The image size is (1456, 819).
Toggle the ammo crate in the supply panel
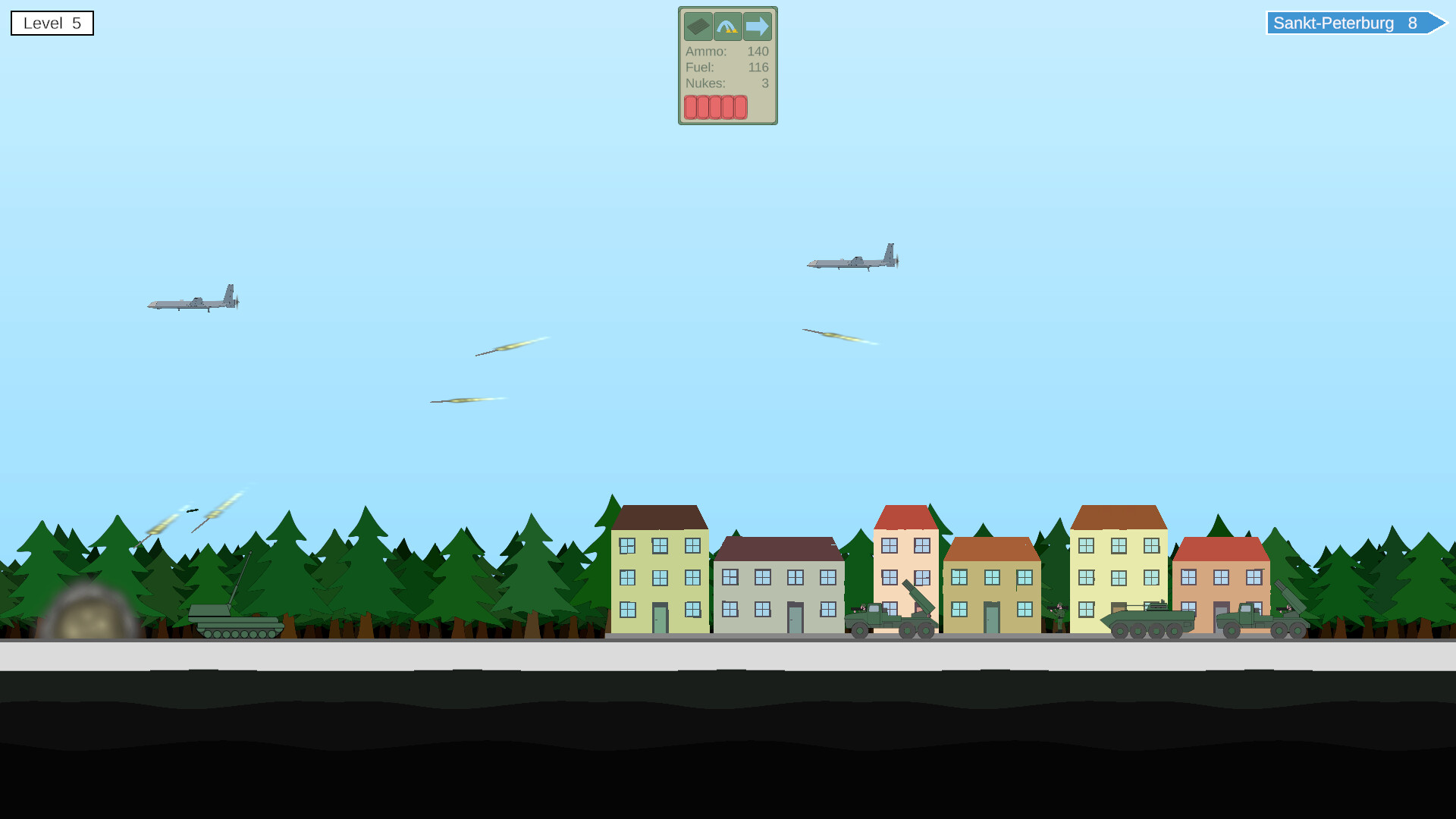point(699,27)
